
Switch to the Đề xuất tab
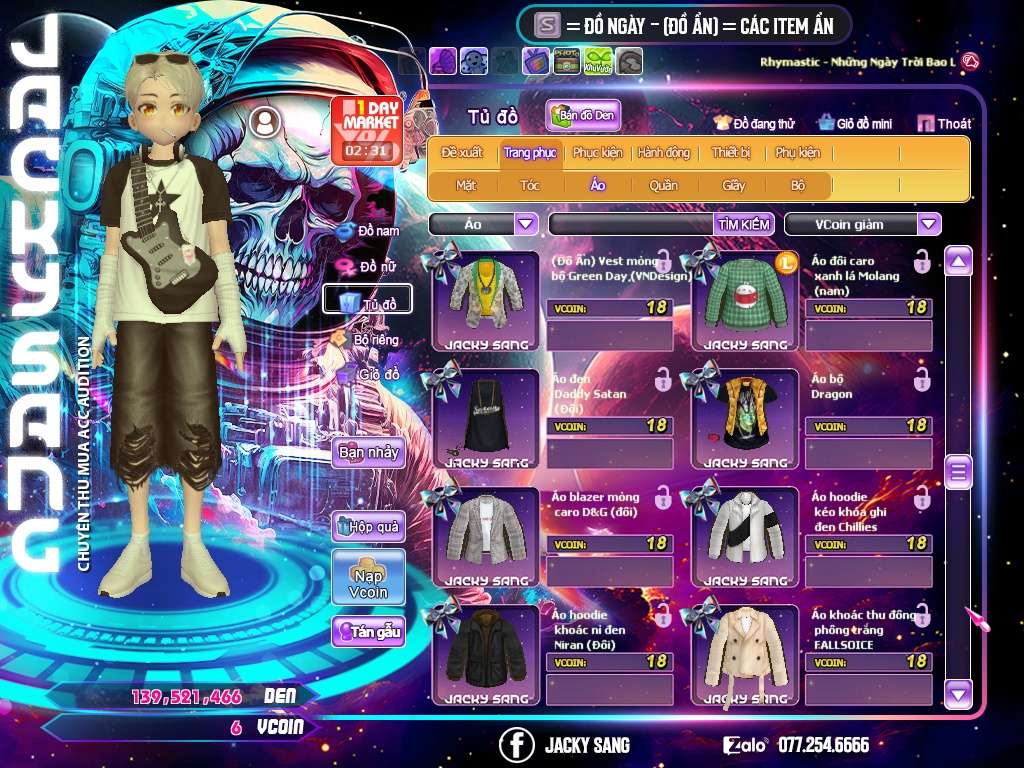pyautogui.click(x=462, y=153)
